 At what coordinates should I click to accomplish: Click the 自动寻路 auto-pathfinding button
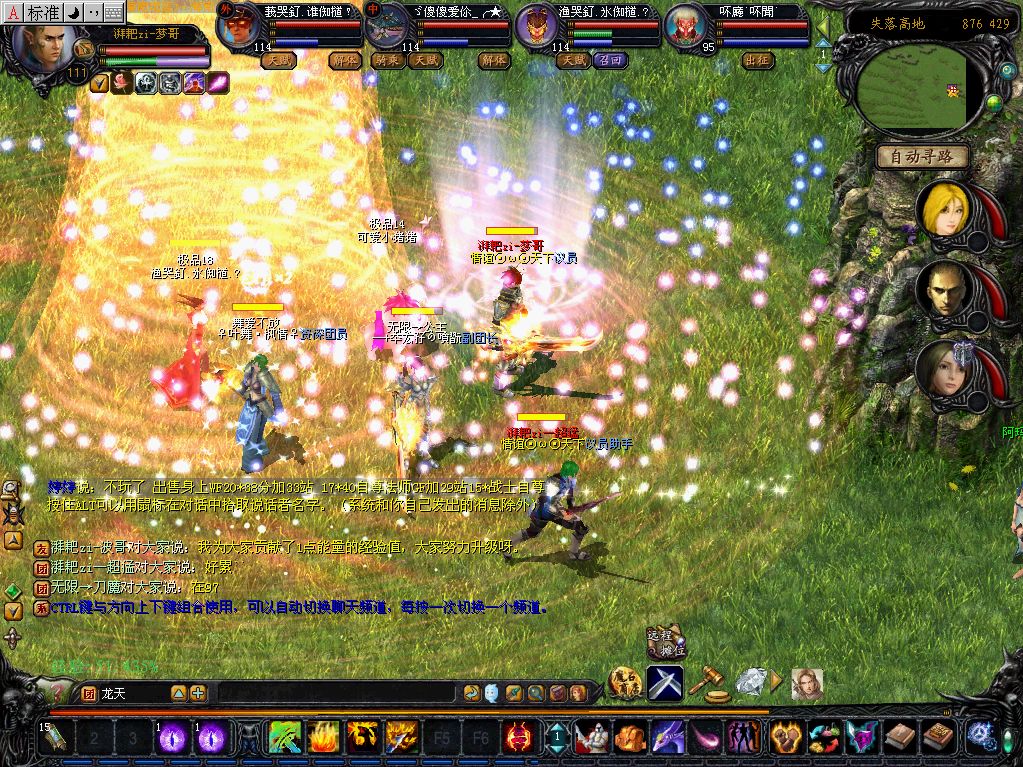click(x=922, y=156)
